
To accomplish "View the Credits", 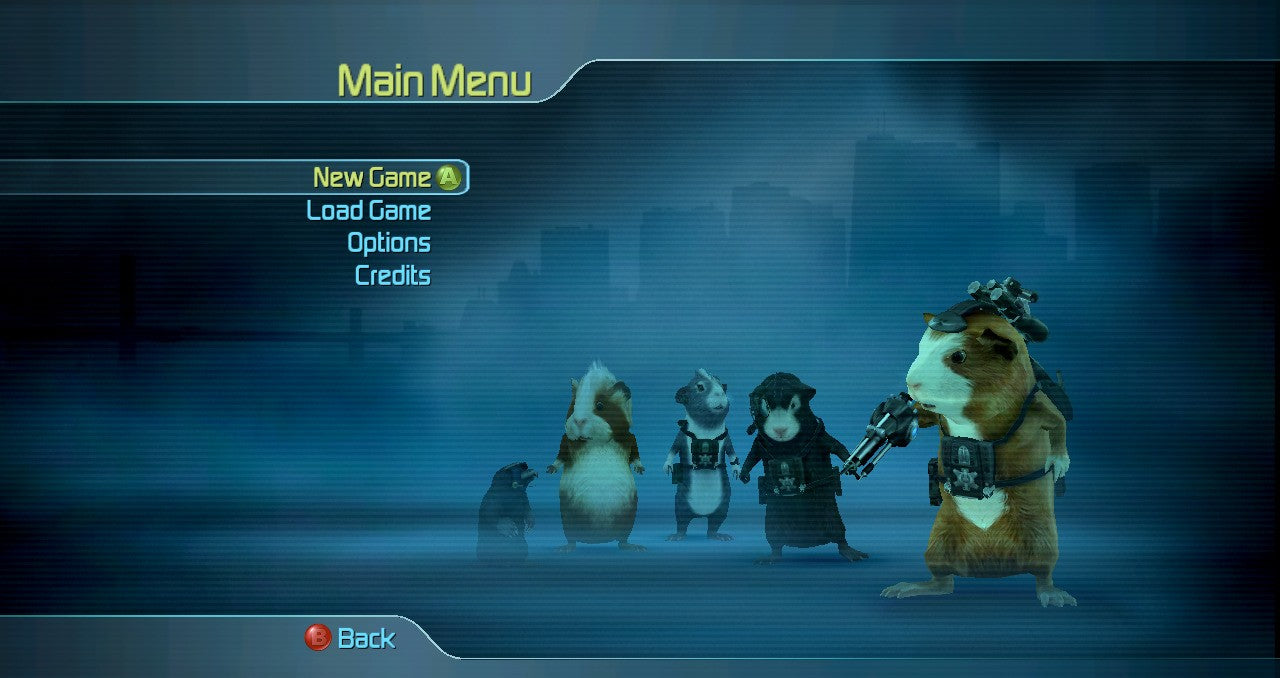I will (x=393, y=275).
